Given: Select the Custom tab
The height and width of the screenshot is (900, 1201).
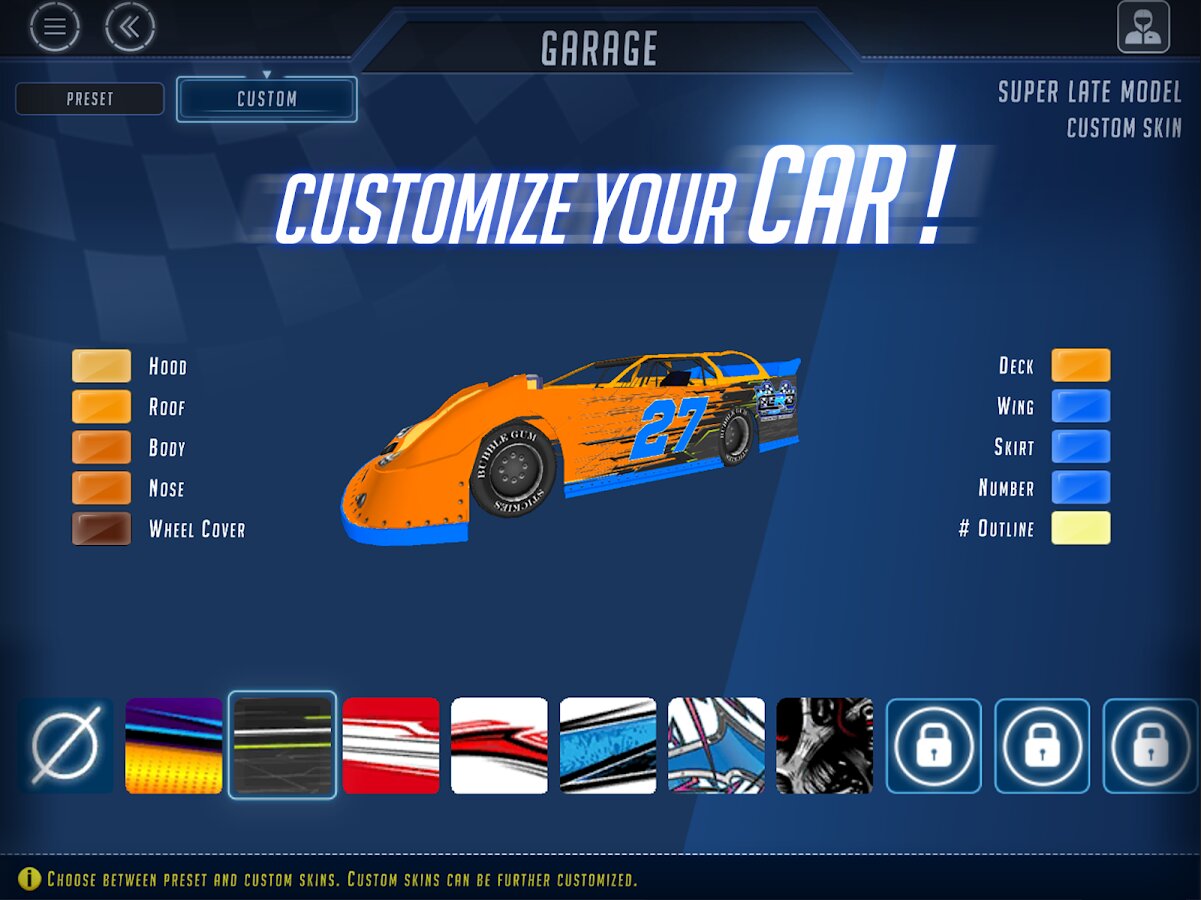Looking at the screenshot, I should pyautogui.click(x=267, y=99).
